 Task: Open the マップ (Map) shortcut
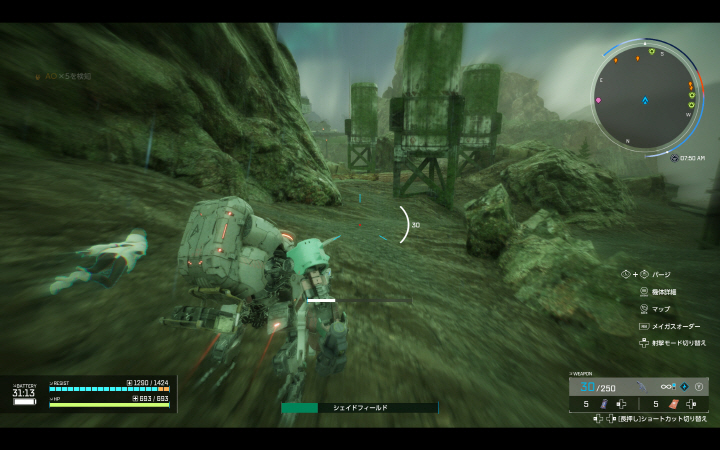coord(660,309)
